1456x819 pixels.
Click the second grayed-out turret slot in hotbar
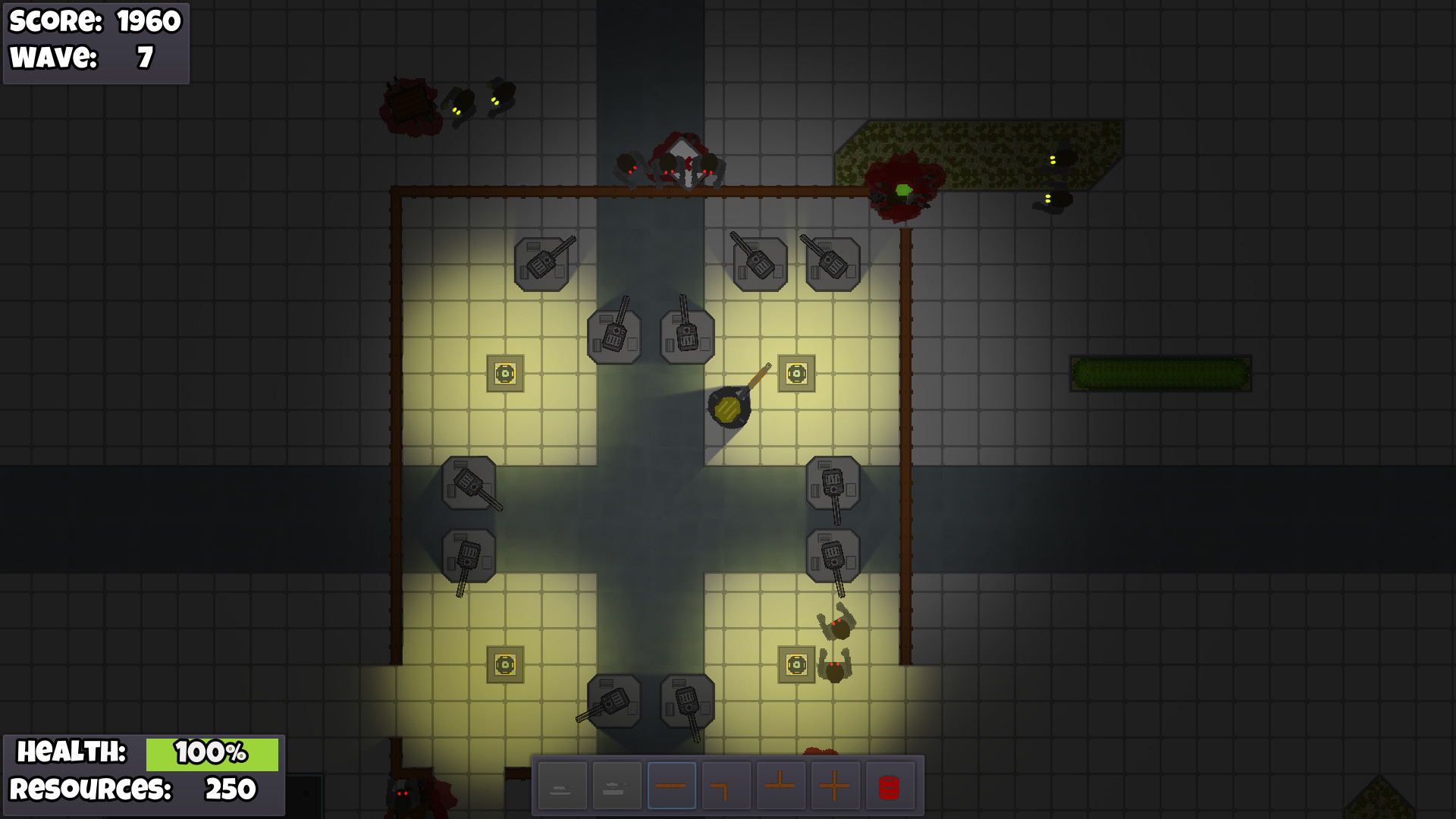tap(616, 785)
